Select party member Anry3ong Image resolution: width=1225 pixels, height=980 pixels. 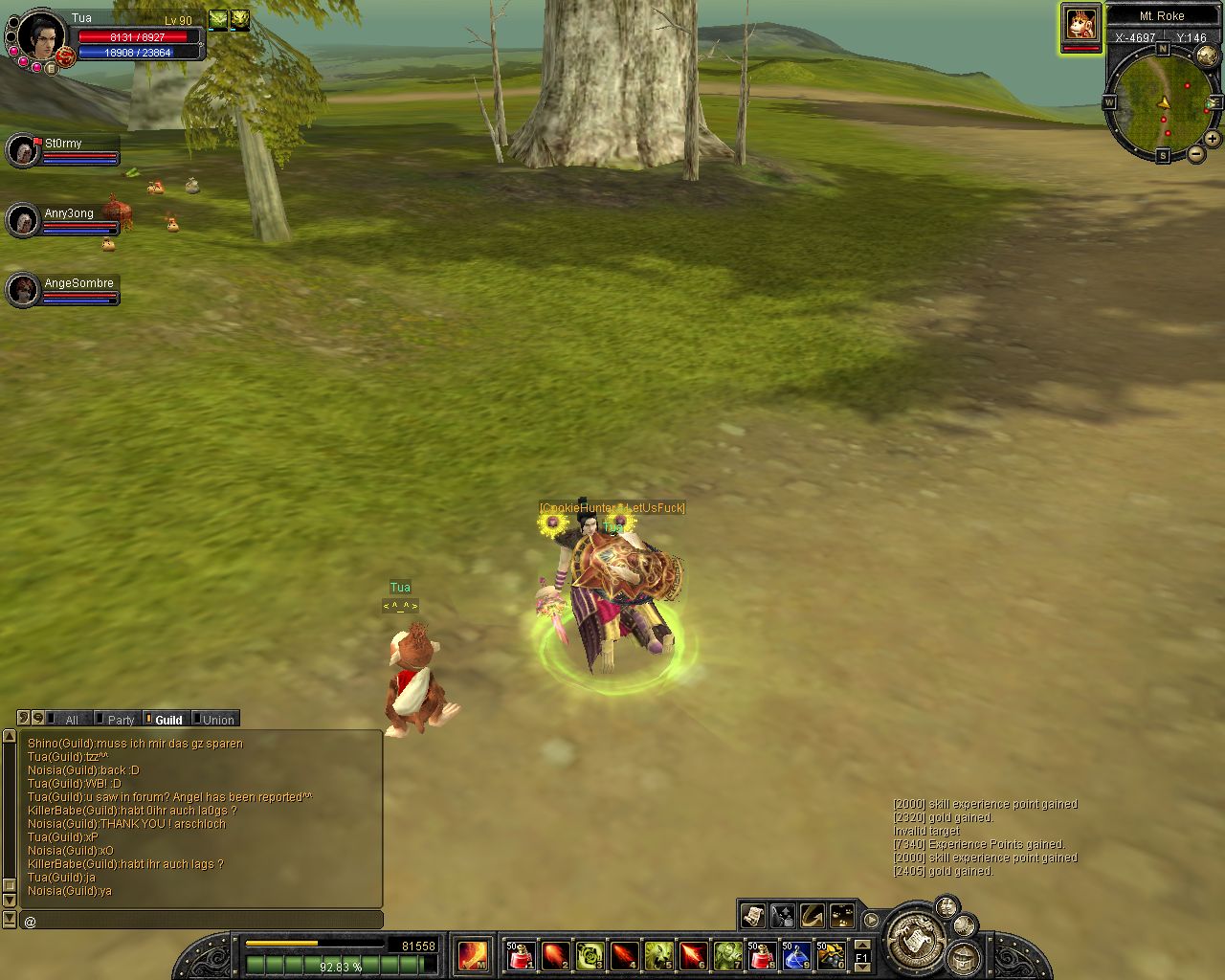point(23,220)
